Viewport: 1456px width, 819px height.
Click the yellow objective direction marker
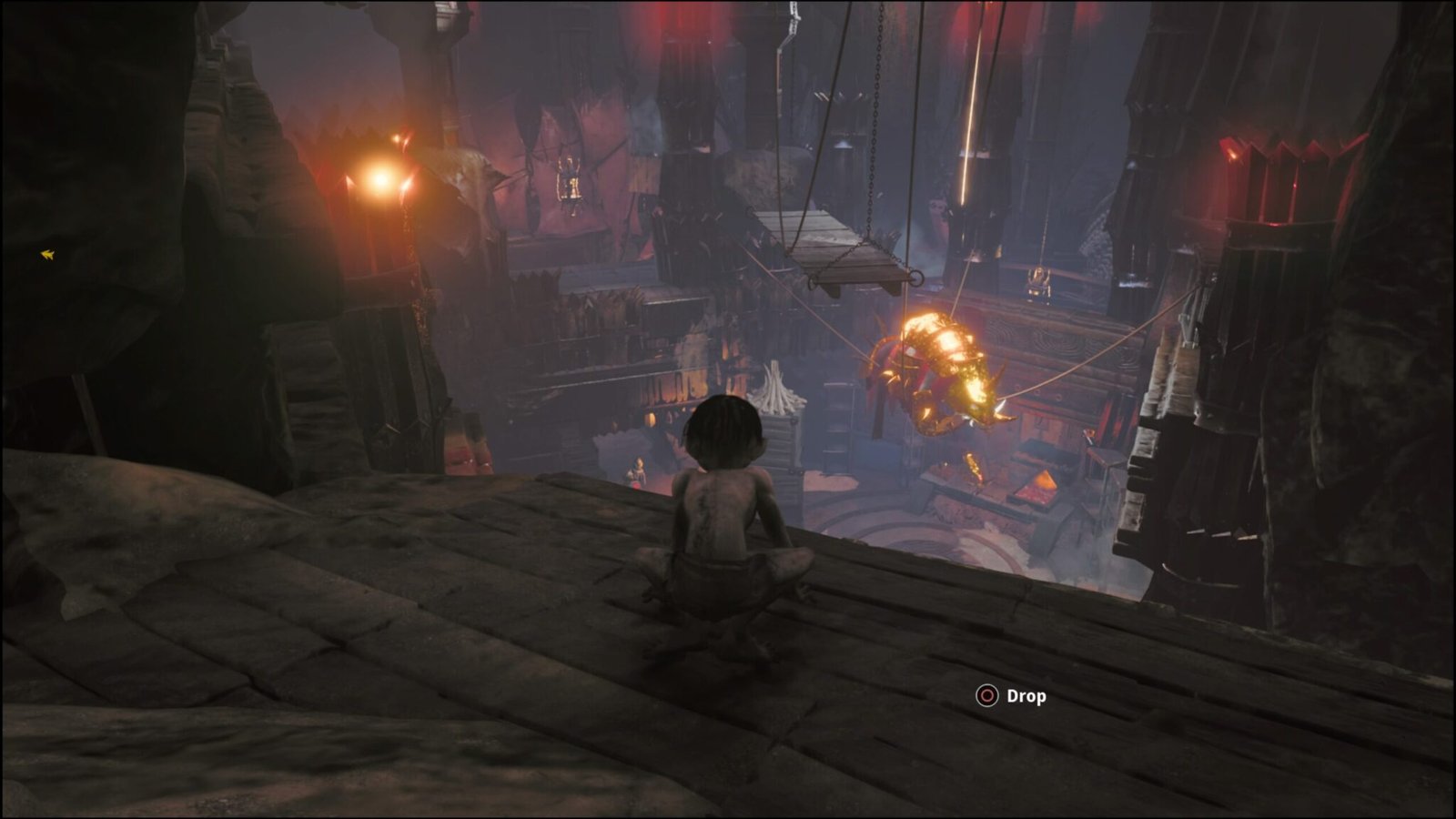click(47, 255)
